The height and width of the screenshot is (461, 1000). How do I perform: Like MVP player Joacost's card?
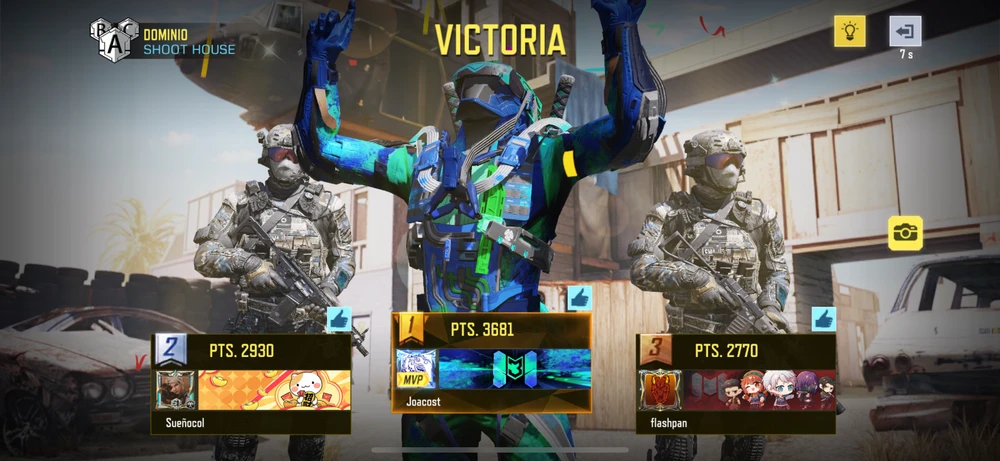[579, 299]
